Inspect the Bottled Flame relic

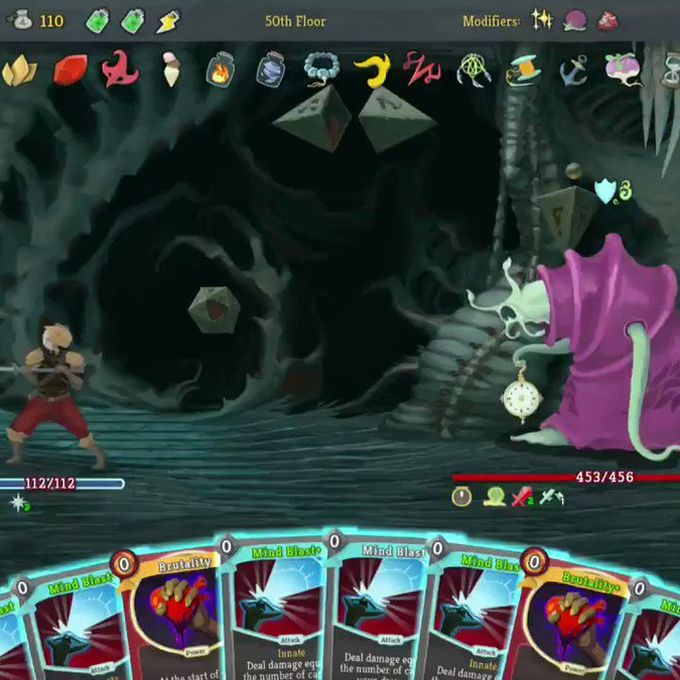(220, 70)
